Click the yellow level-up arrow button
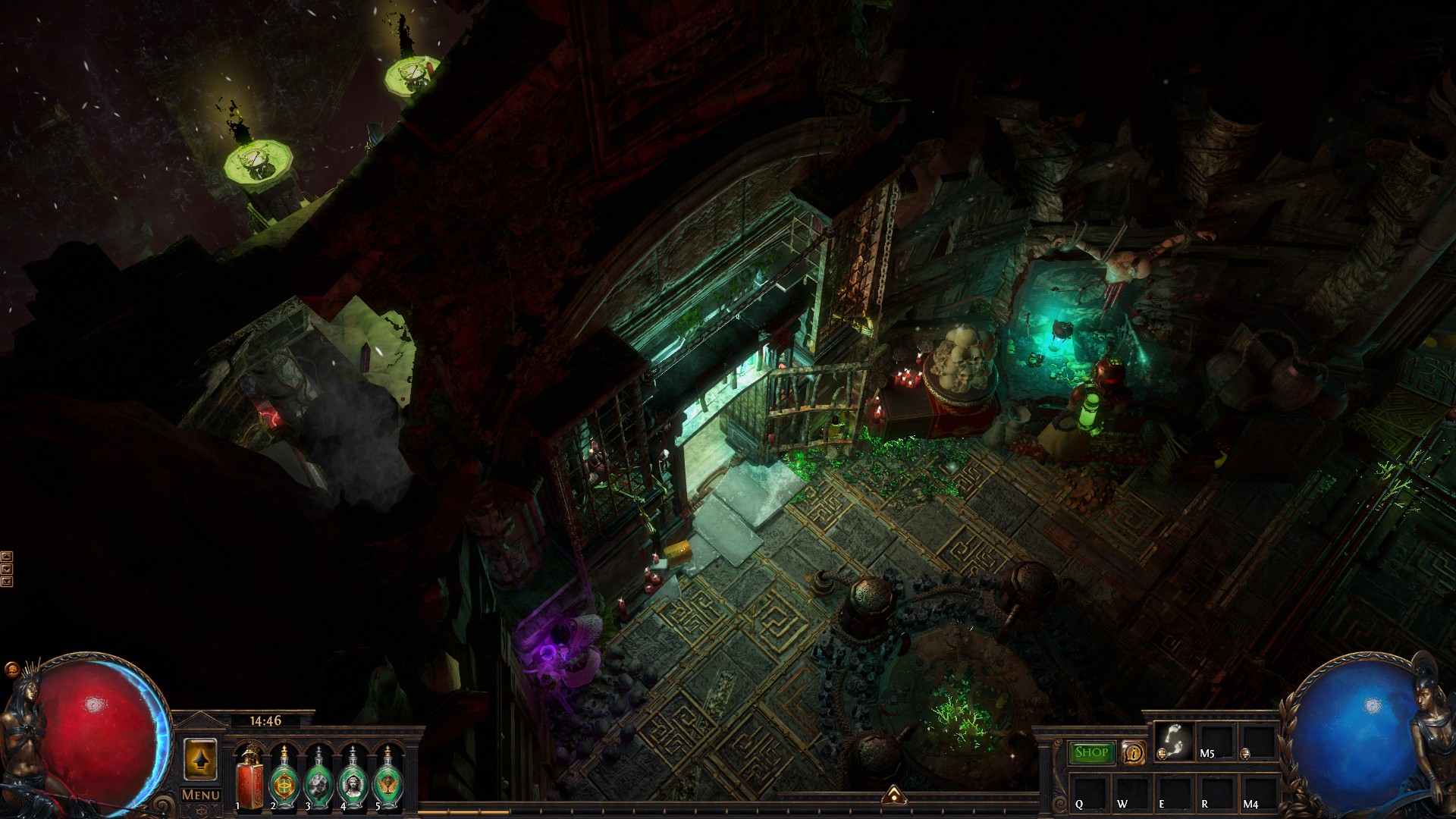The height and width of the screenshot is (819, 1456). [x=200, y=759]
